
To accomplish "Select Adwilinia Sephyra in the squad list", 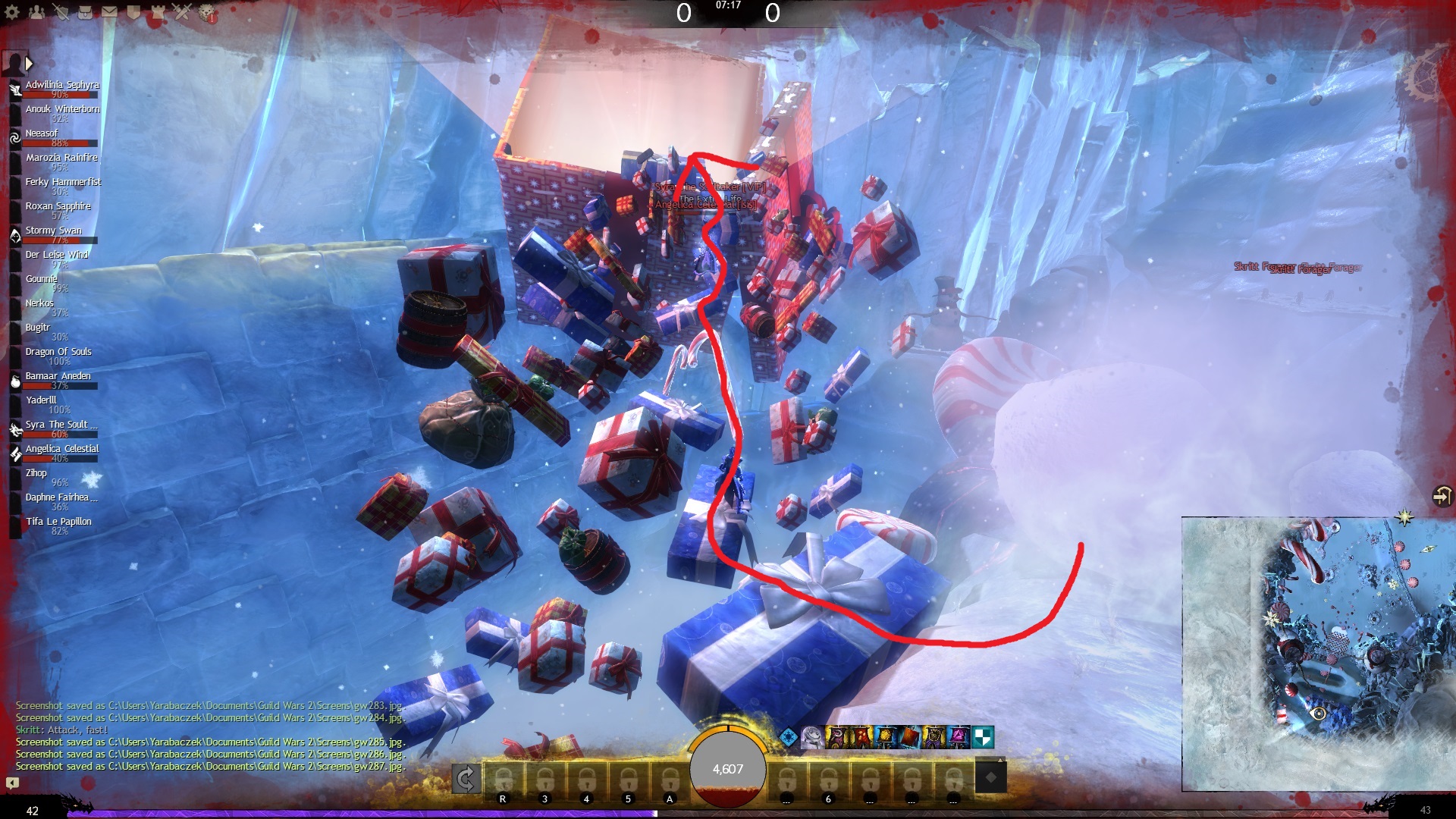I will tap(61, 85).
